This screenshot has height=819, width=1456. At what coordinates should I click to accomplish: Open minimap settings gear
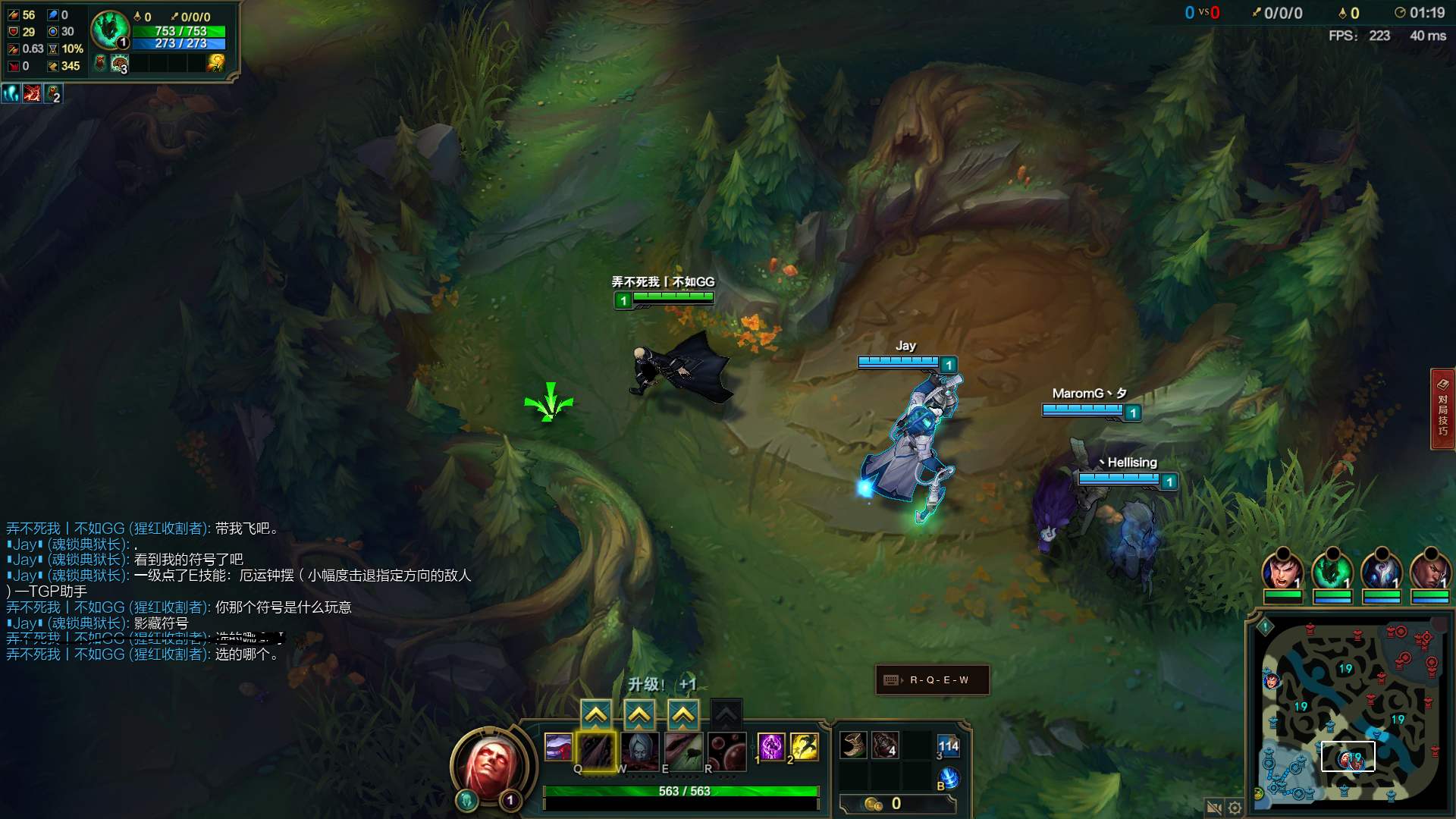1235,808
